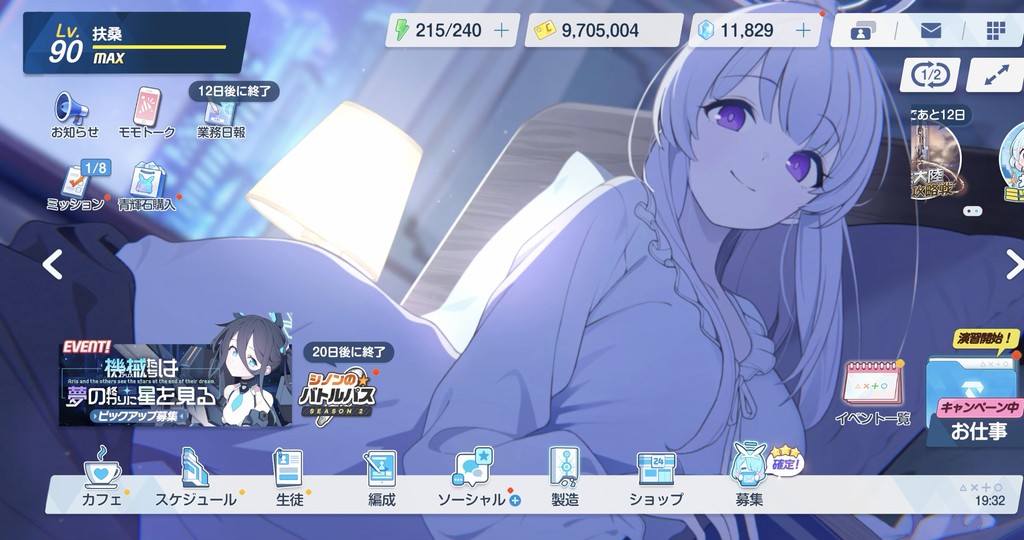Switch lobby character with 1/2 button

pyautogui.click(x=929, y=75)
